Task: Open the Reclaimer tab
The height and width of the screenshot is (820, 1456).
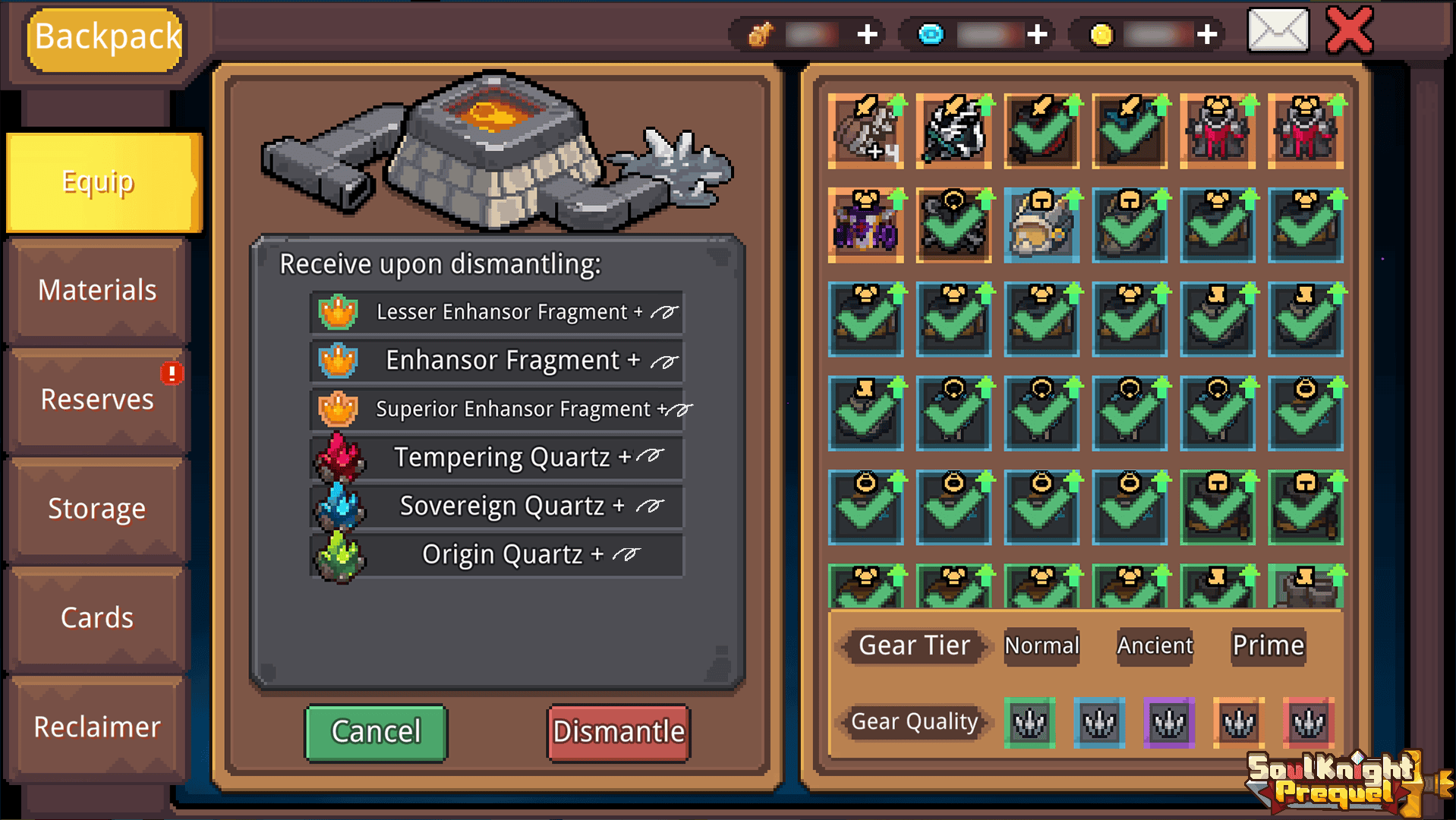Action: pyautogui.click(x=96, y=727)
